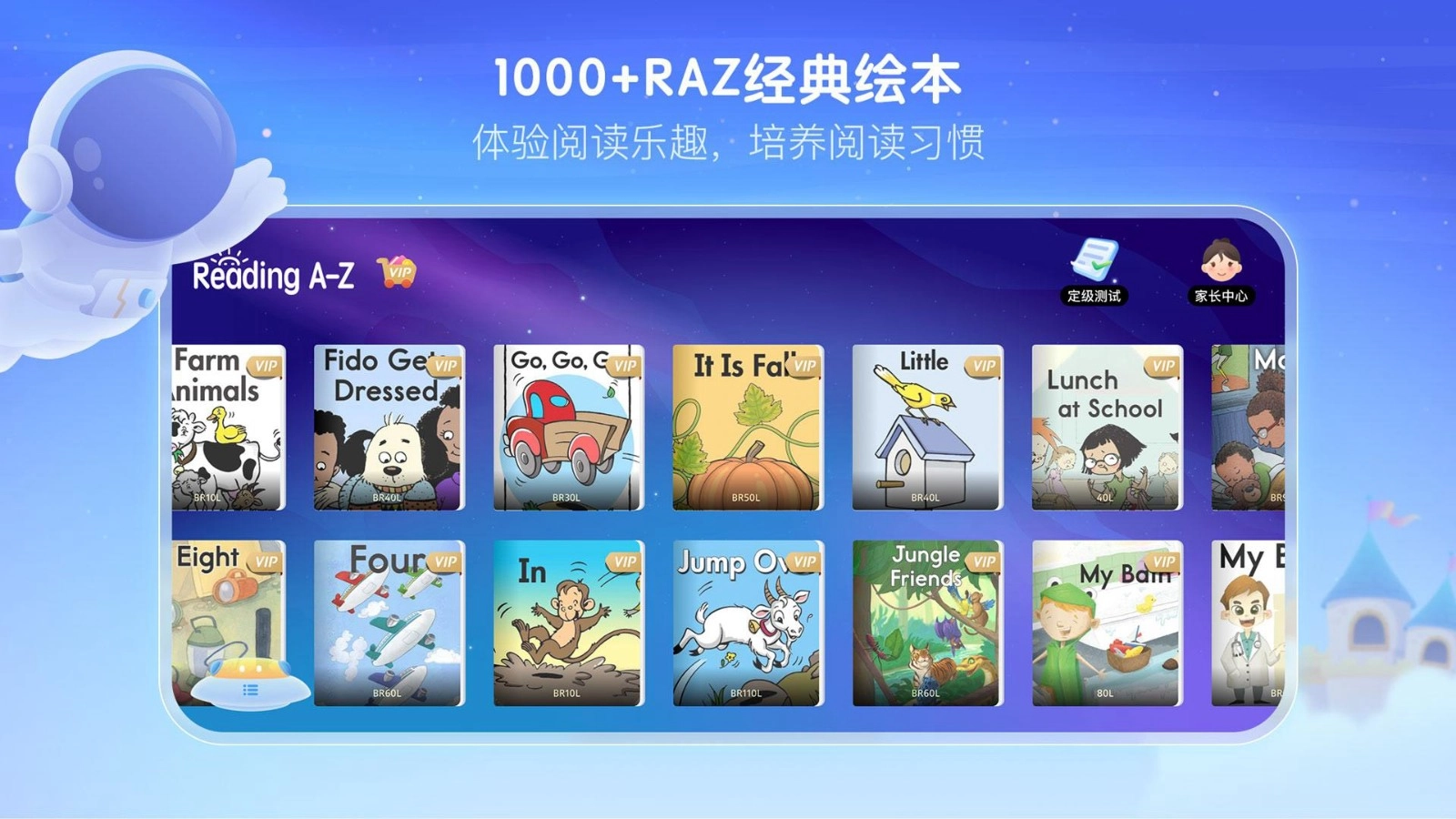This screenshot has width=1456, height=819.
Task: Open the It Is Fall pumpkin book
Action: [x=746, y=428]
